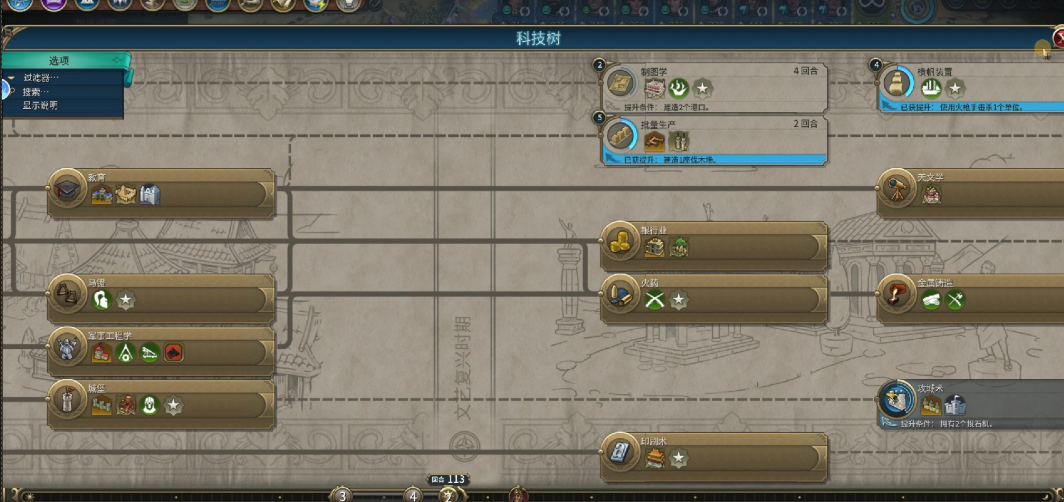Select the 城堡 (Castles) technology
This screenshot has height=502, width=1064.
tap(162, 404)
